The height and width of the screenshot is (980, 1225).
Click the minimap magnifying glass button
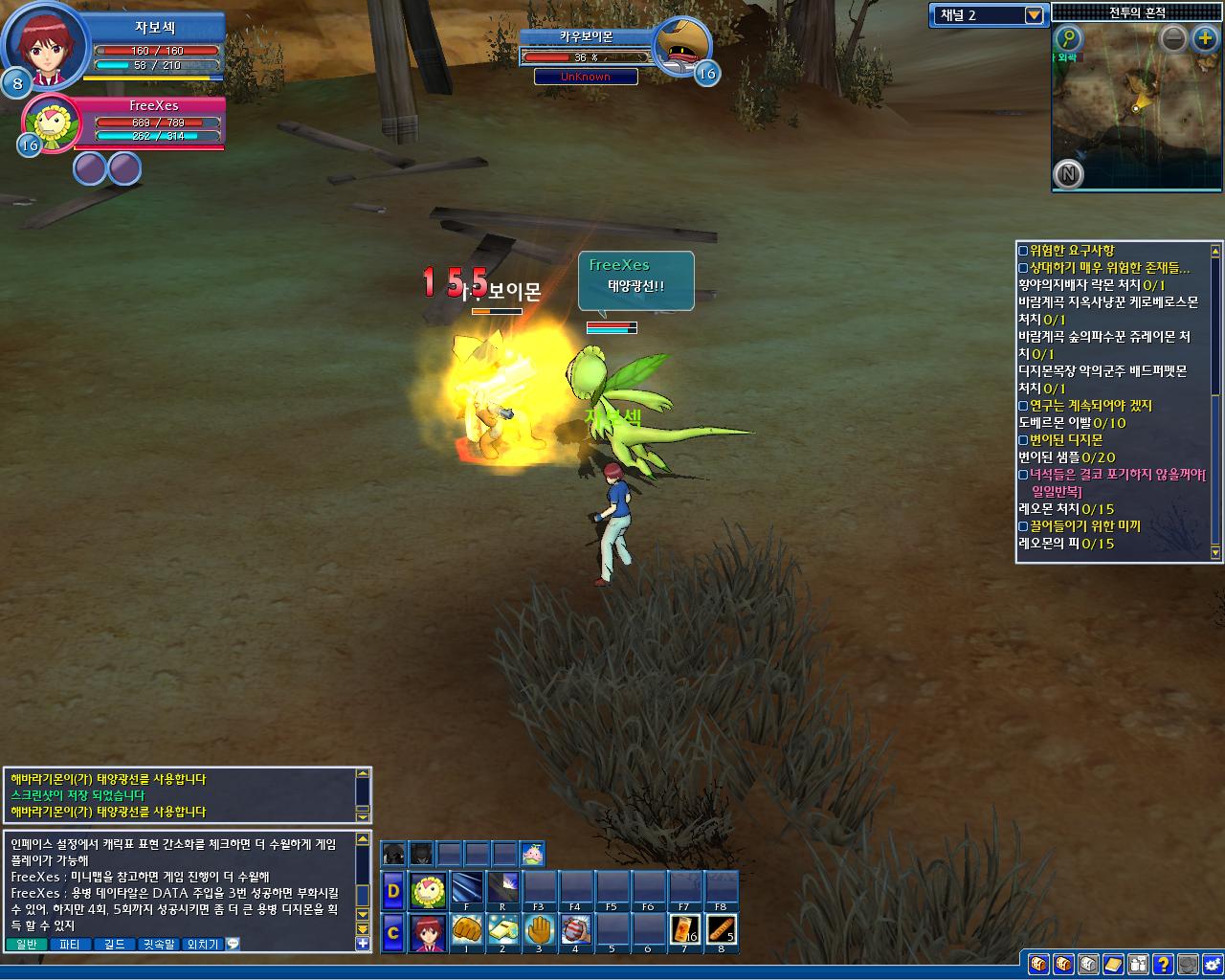(1068, 39)
